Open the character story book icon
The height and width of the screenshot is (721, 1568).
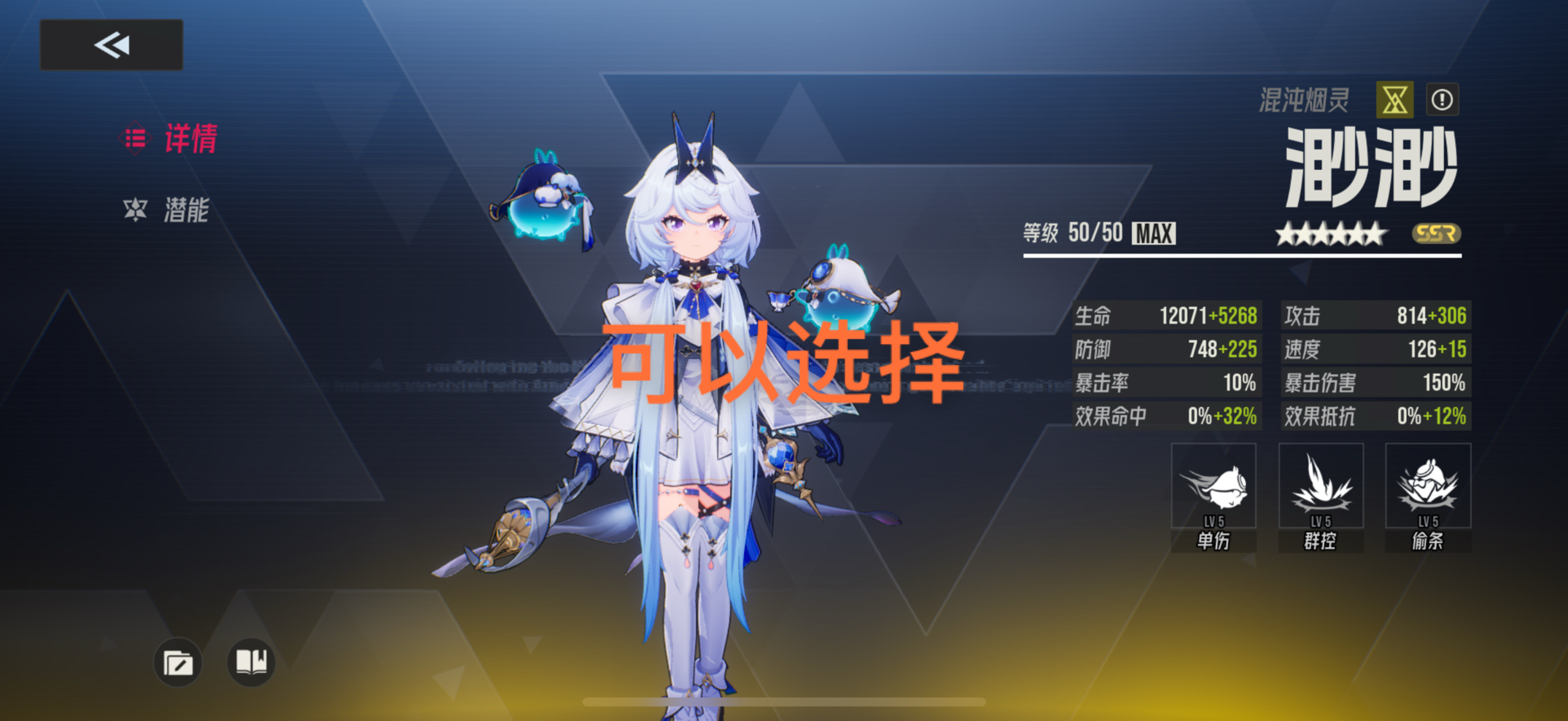click(x=251, y=662)
